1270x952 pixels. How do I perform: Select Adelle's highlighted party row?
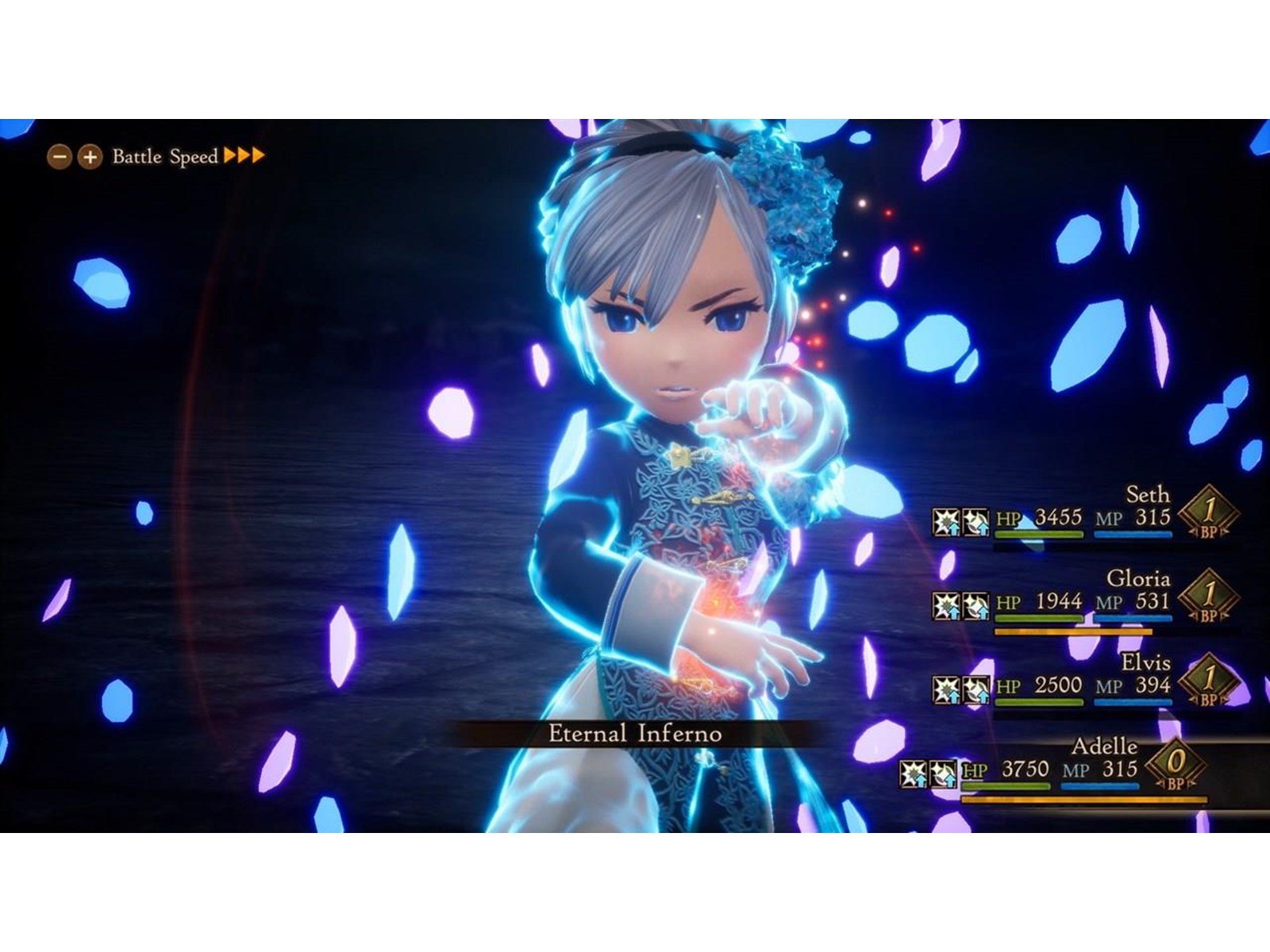click(1056, 770)
